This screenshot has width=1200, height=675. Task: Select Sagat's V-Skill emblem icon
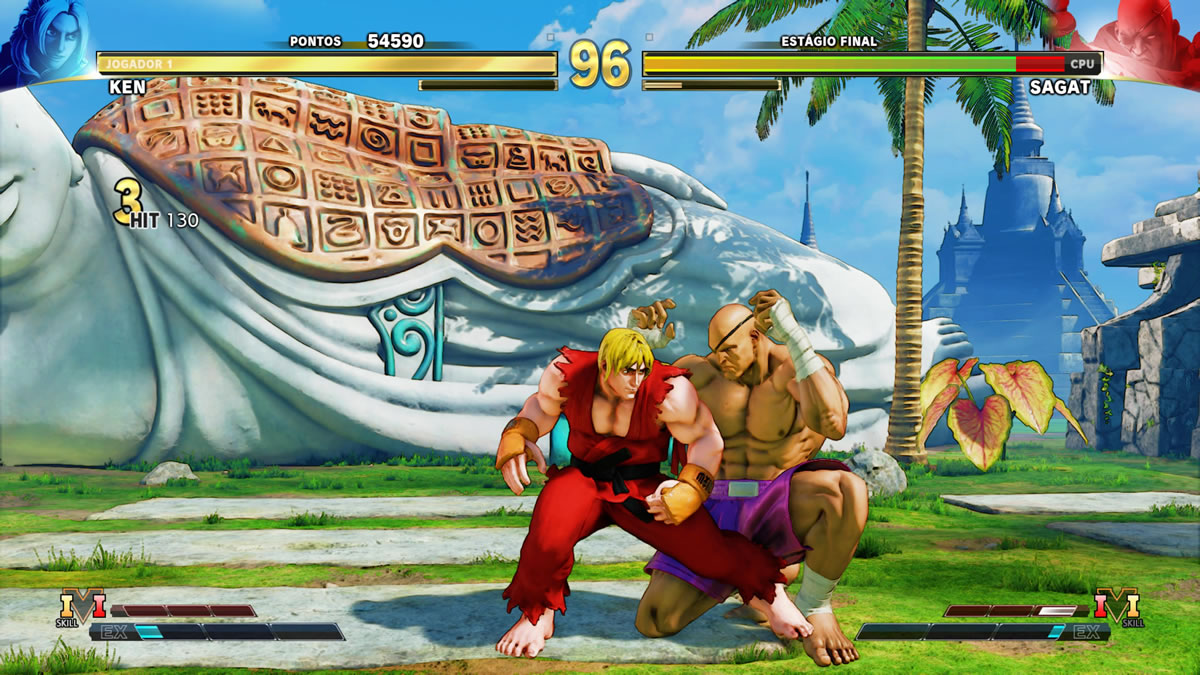pos(1118,606)
